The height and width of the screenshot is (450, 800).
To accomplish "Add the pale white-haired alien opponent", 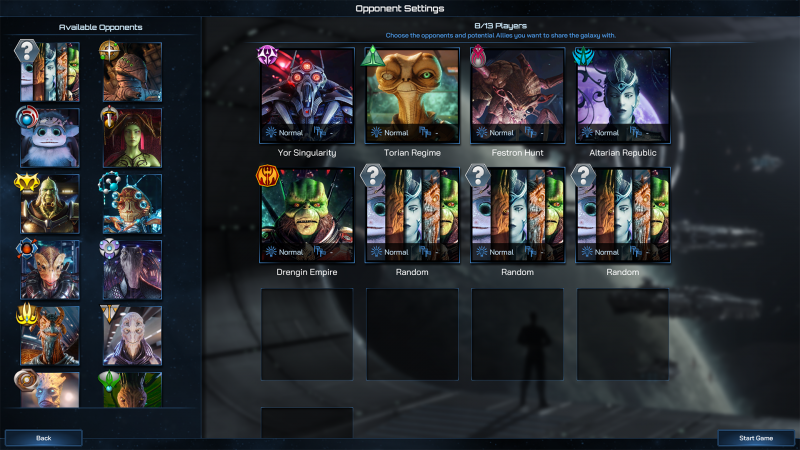I will click(x=131, y=336).
